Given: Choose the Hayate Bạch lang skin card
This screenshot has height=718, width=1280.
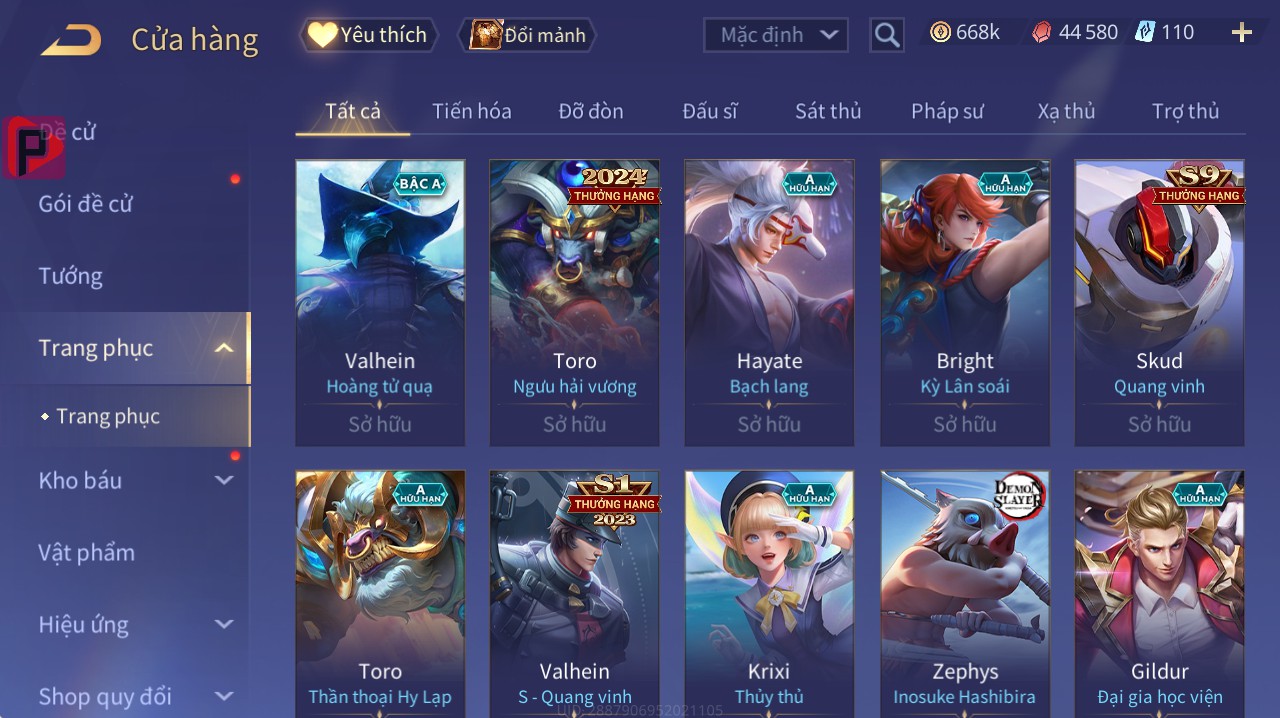Looking at the screenshot, I should pos(769,302).
